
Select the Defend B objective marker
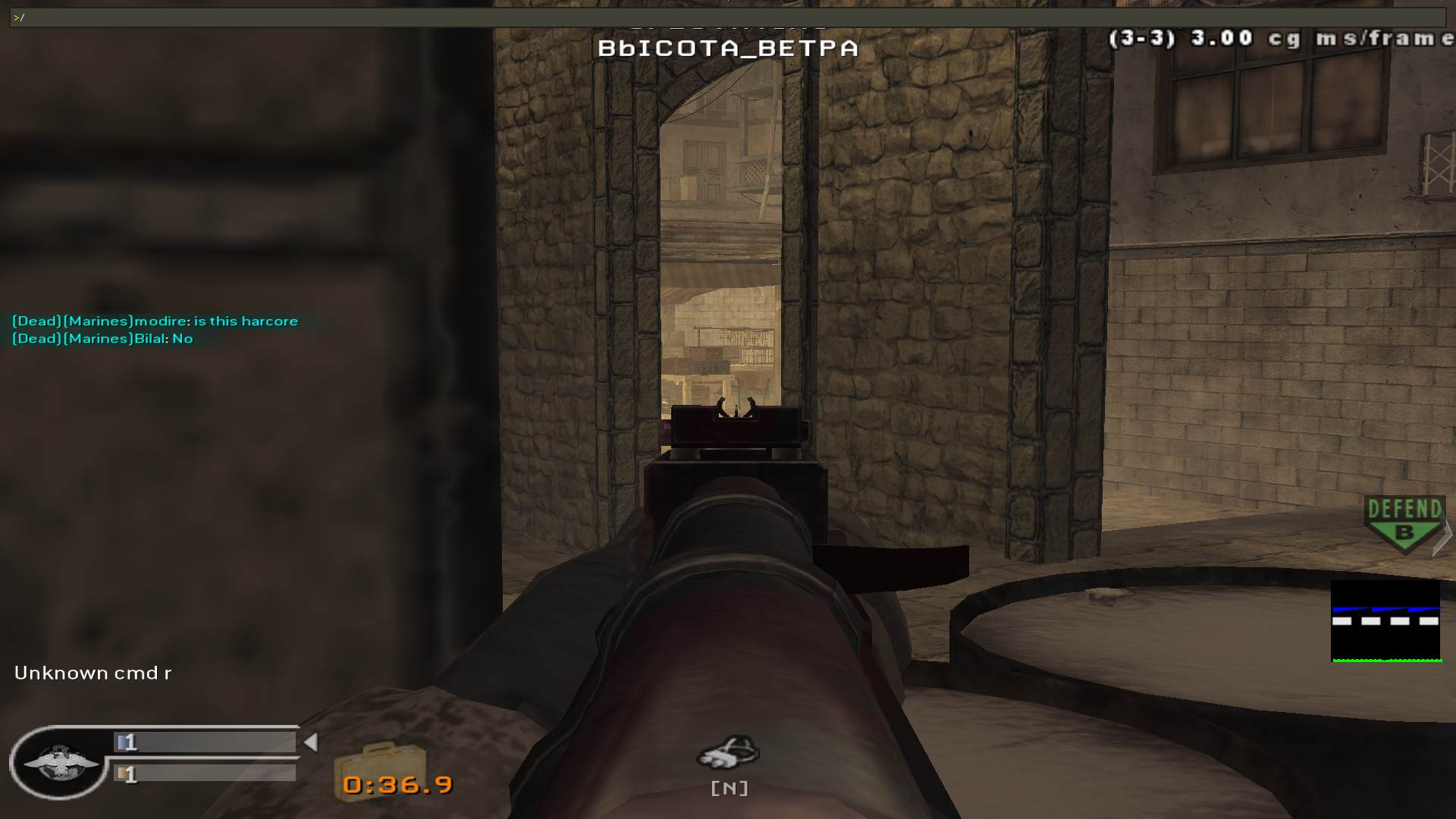point(1404,522)
